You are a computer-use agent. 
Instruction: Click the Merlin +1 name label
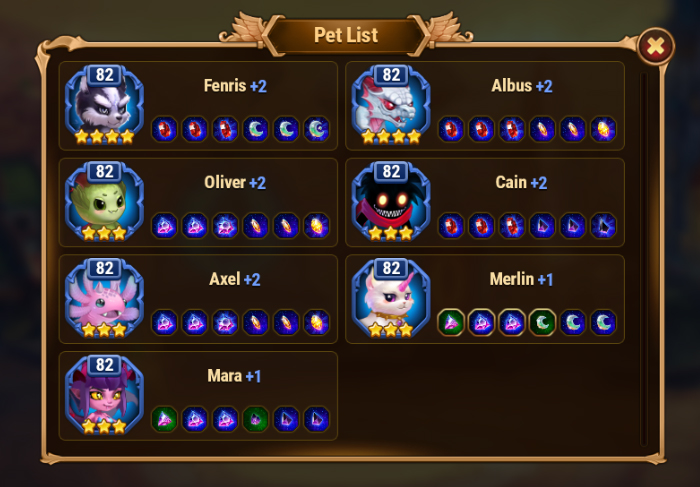coord(521,279)
